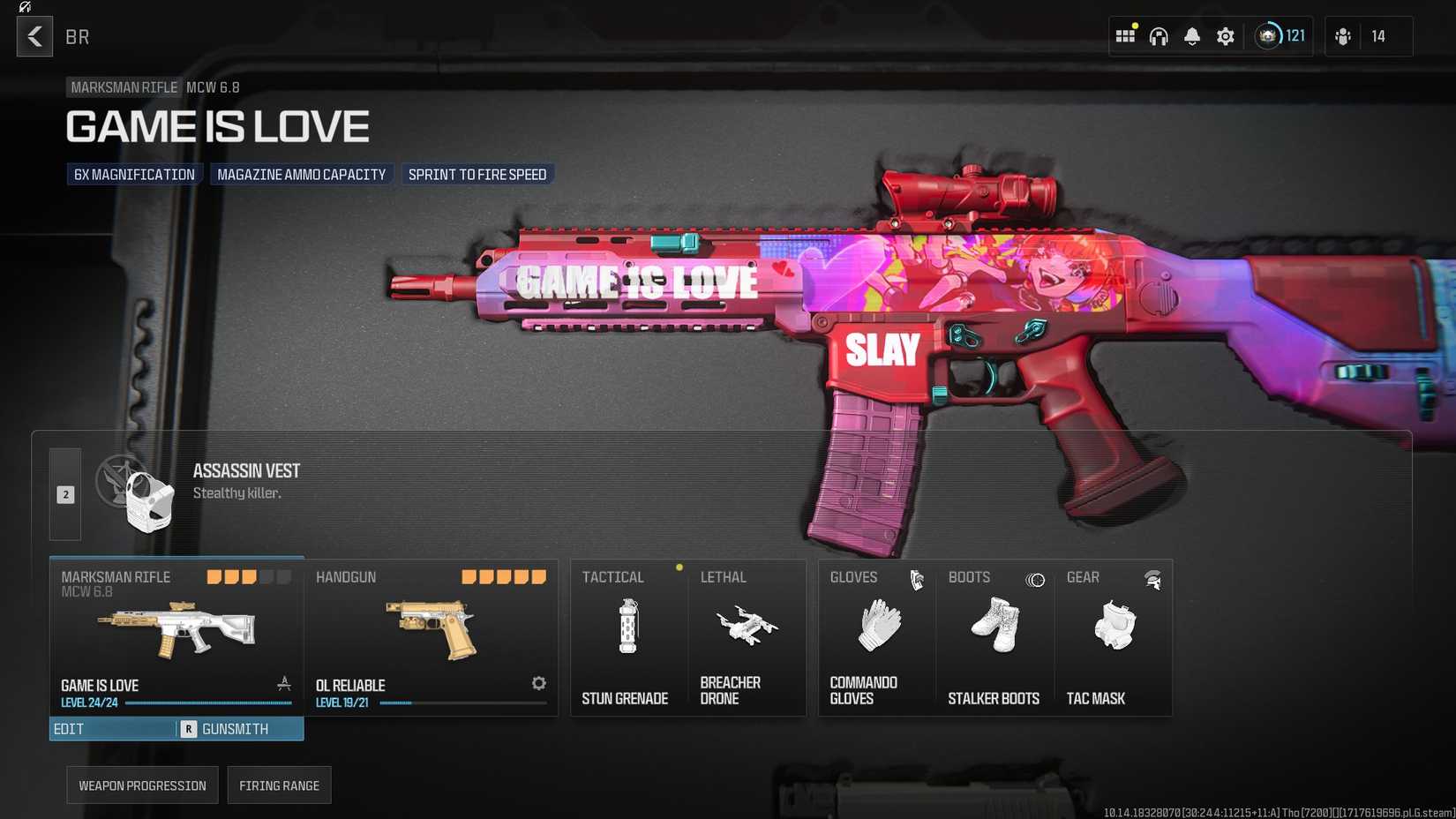This screenshot has height=819, width=1456.
Task: Toggle the 6X Magnification attribute tag
Action: 134,174
